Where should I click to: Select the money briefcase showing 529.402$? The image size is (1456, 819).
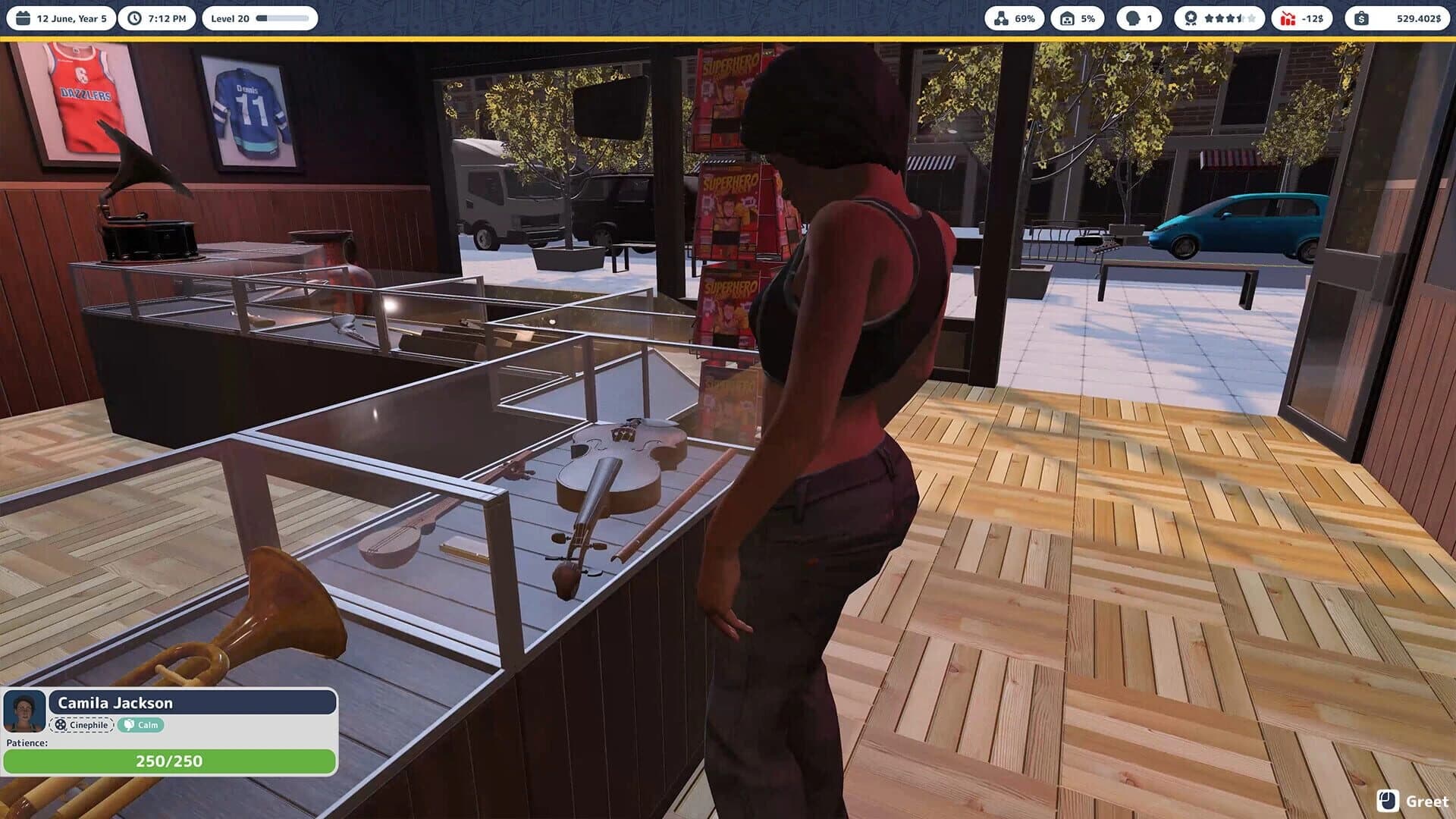(x=1363, y=18)
